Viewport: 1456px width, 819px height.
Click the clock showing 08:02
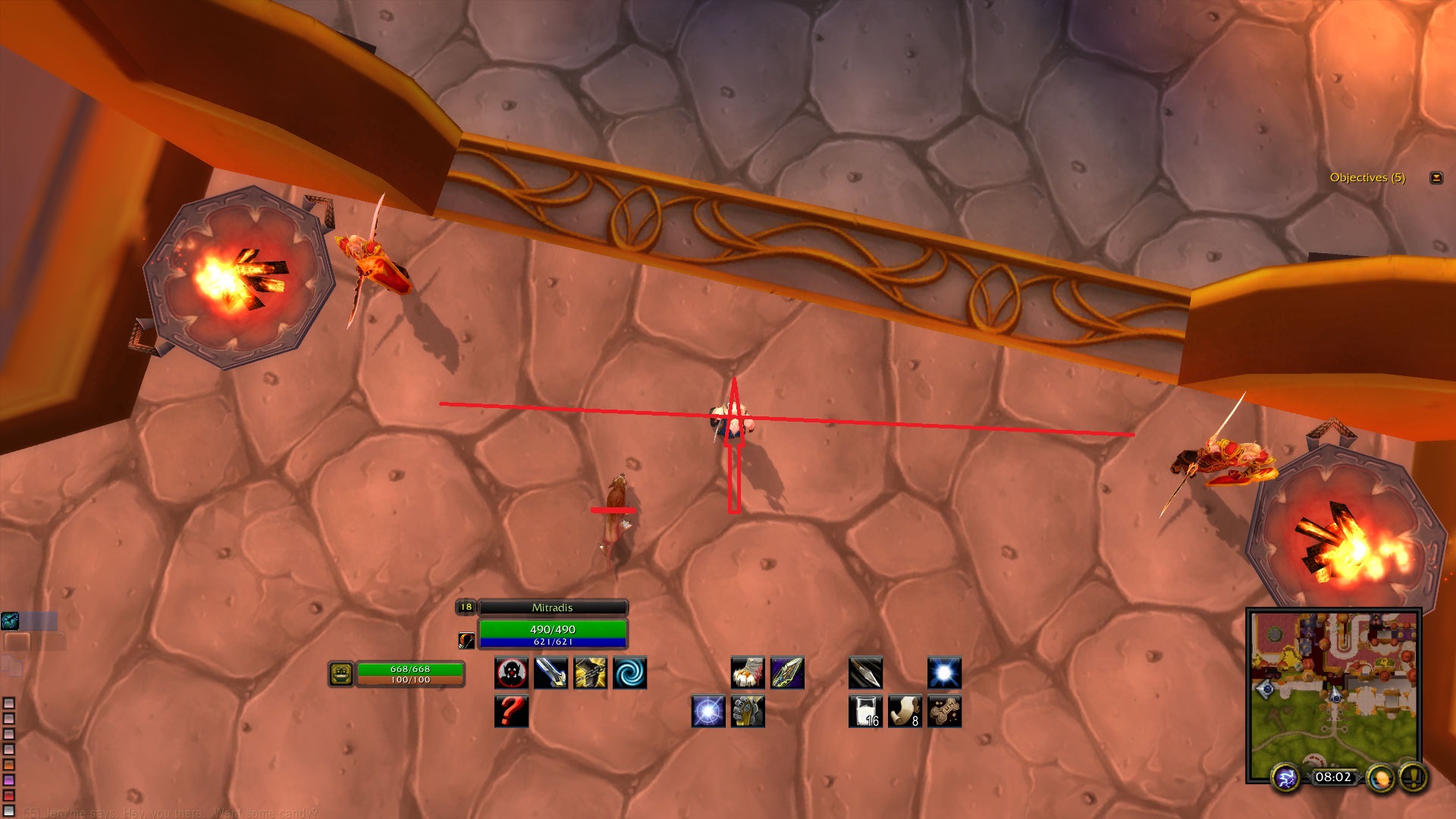tap(1332, 777)
